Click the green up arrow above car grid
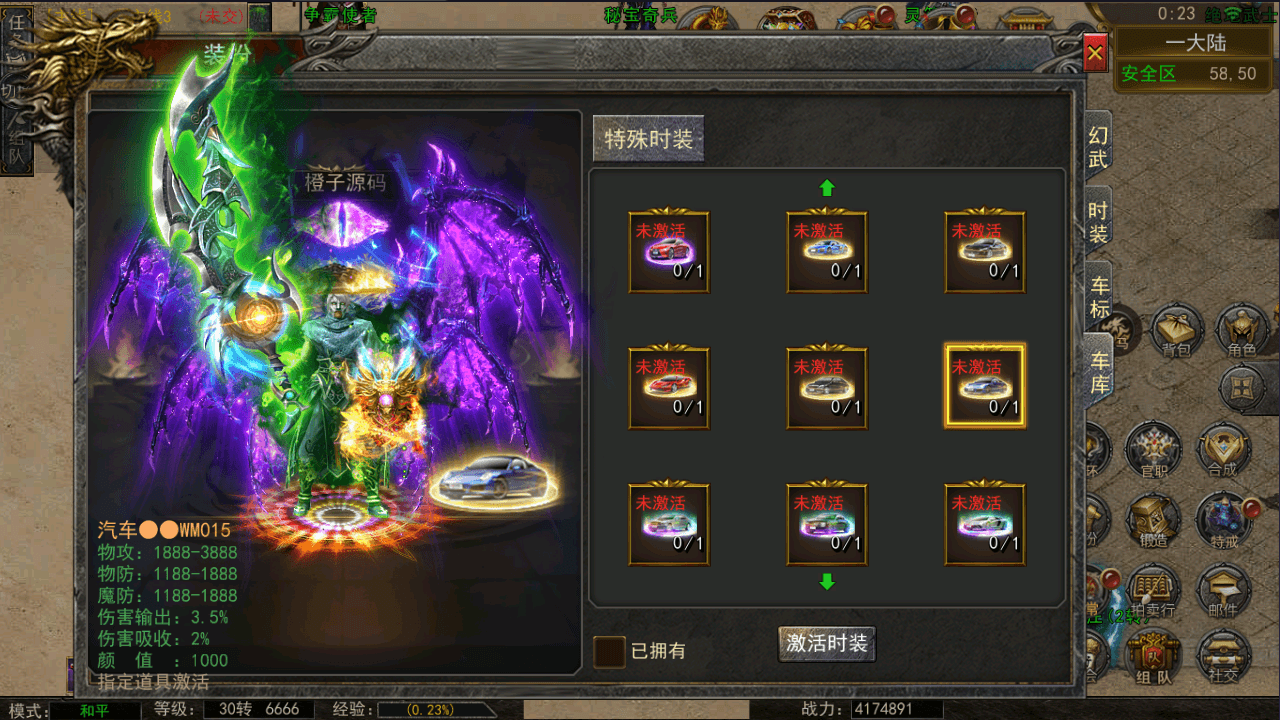Viewport: 1280px width, 720px height. pyautogui.click(x=827, y=186)
